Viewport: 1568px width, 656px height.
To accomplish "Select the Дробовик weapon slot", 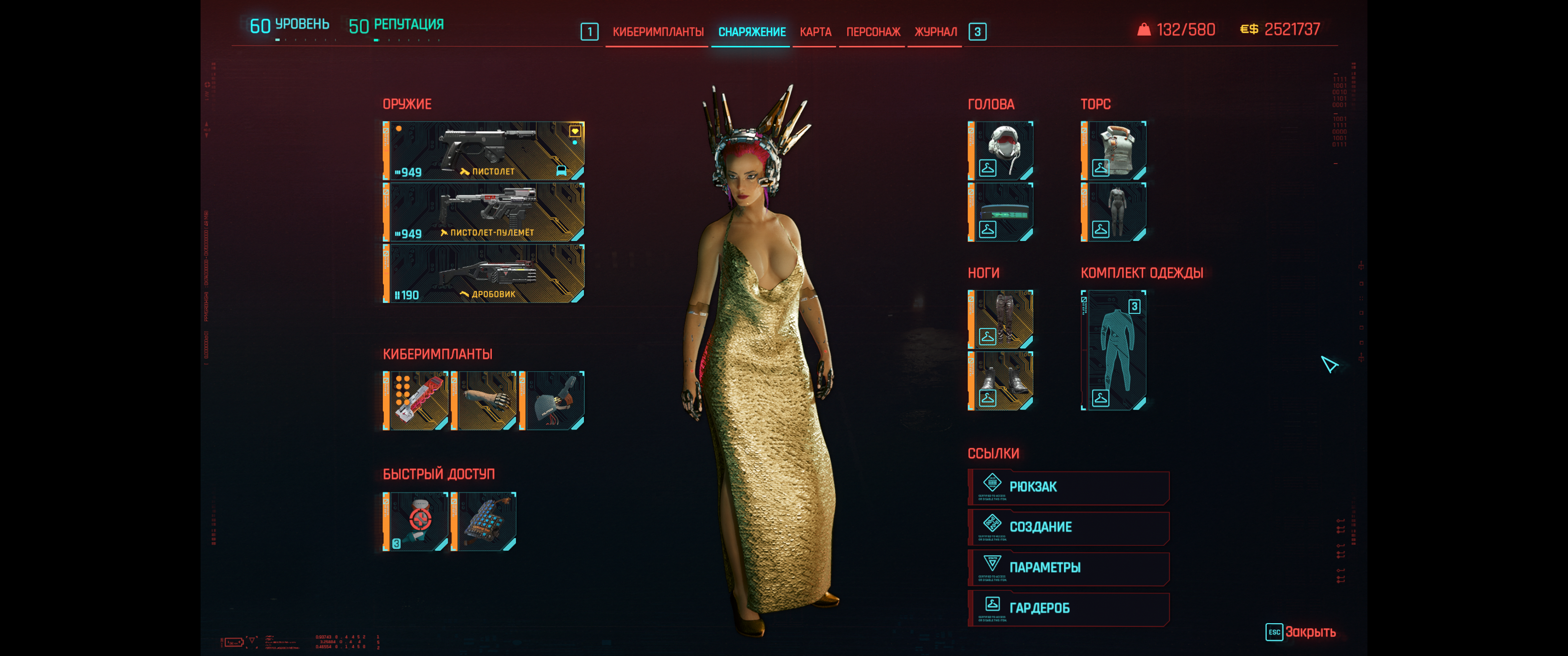I will (484, 273).
